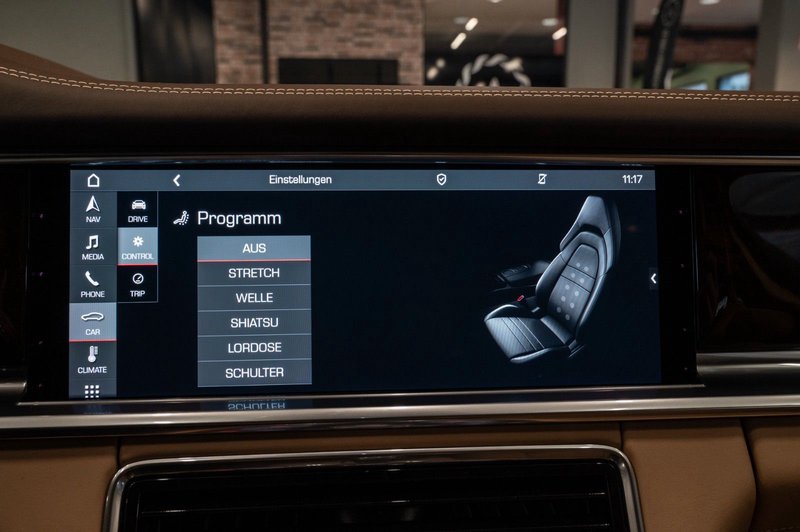Go to the Home screen icon
800x532 pixels.
pyautogui.click(x=93, y=180)
